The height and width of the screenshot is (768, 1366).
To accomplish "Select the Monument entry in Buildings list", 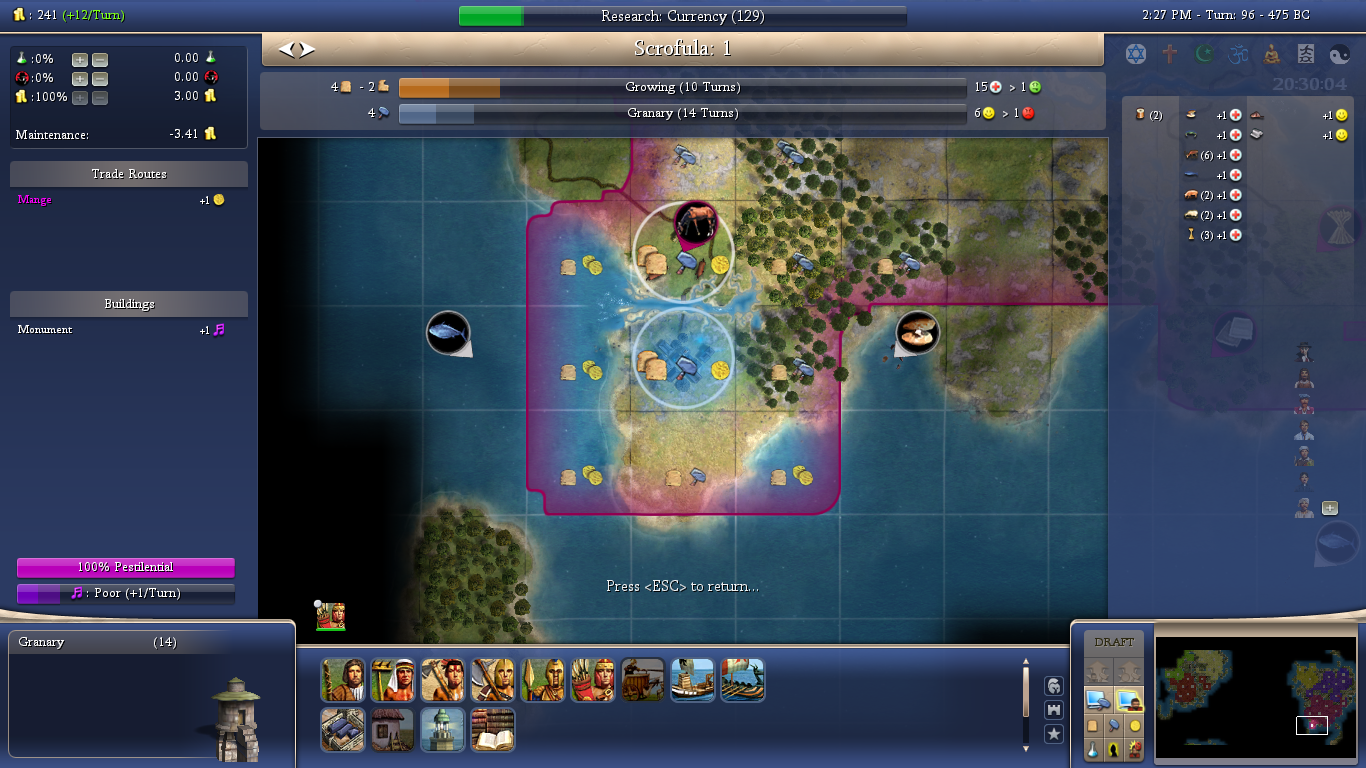I will coord(45,330).
